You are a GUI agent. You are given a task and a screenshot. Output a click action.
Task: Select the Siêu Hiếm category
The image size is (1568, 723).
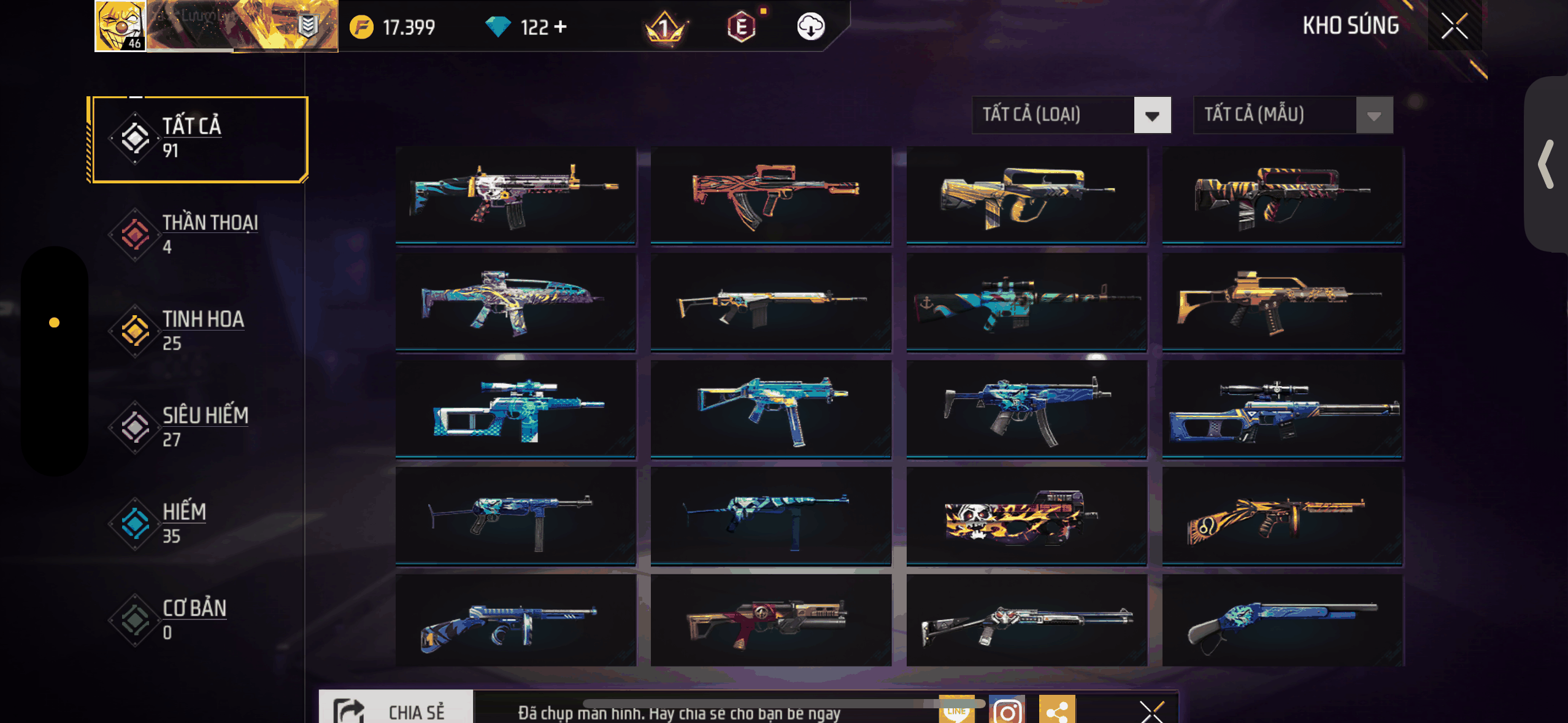[x=196, y=426]
